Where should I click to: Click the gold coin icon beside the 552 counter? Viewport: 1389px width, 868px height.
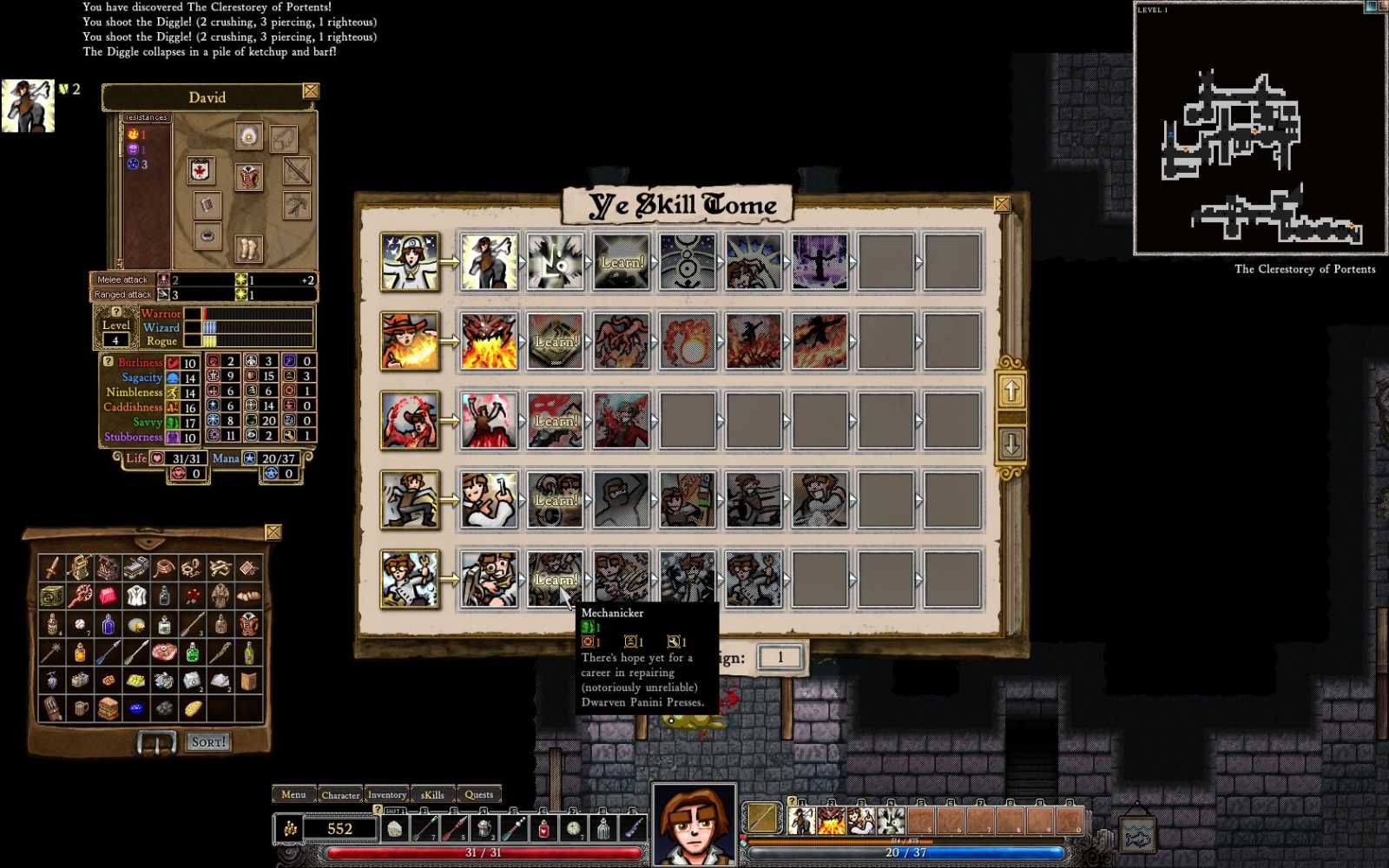coord(290,828)
